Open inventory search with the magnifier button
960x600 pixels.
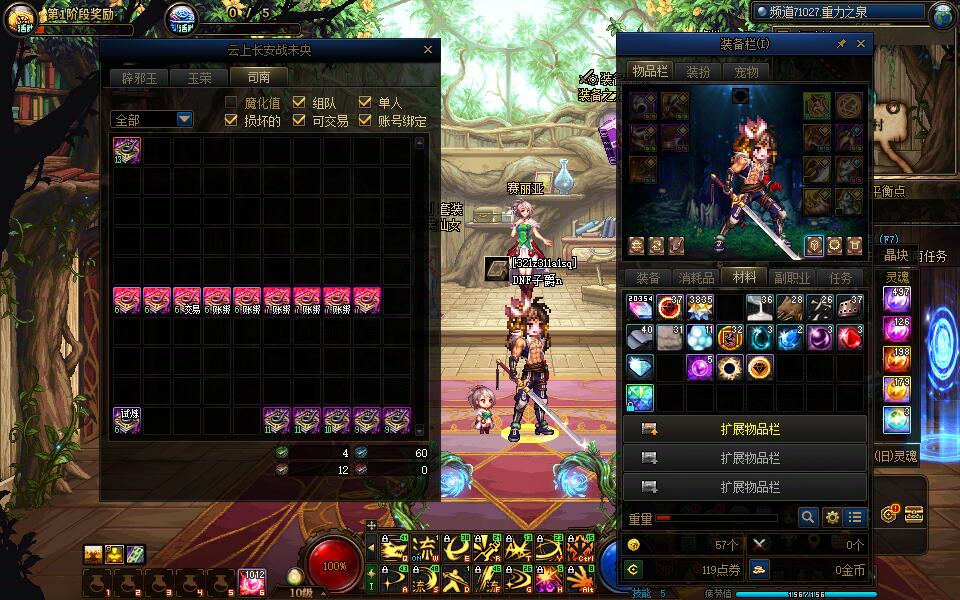pyautogui.click(x=808, y=517)
